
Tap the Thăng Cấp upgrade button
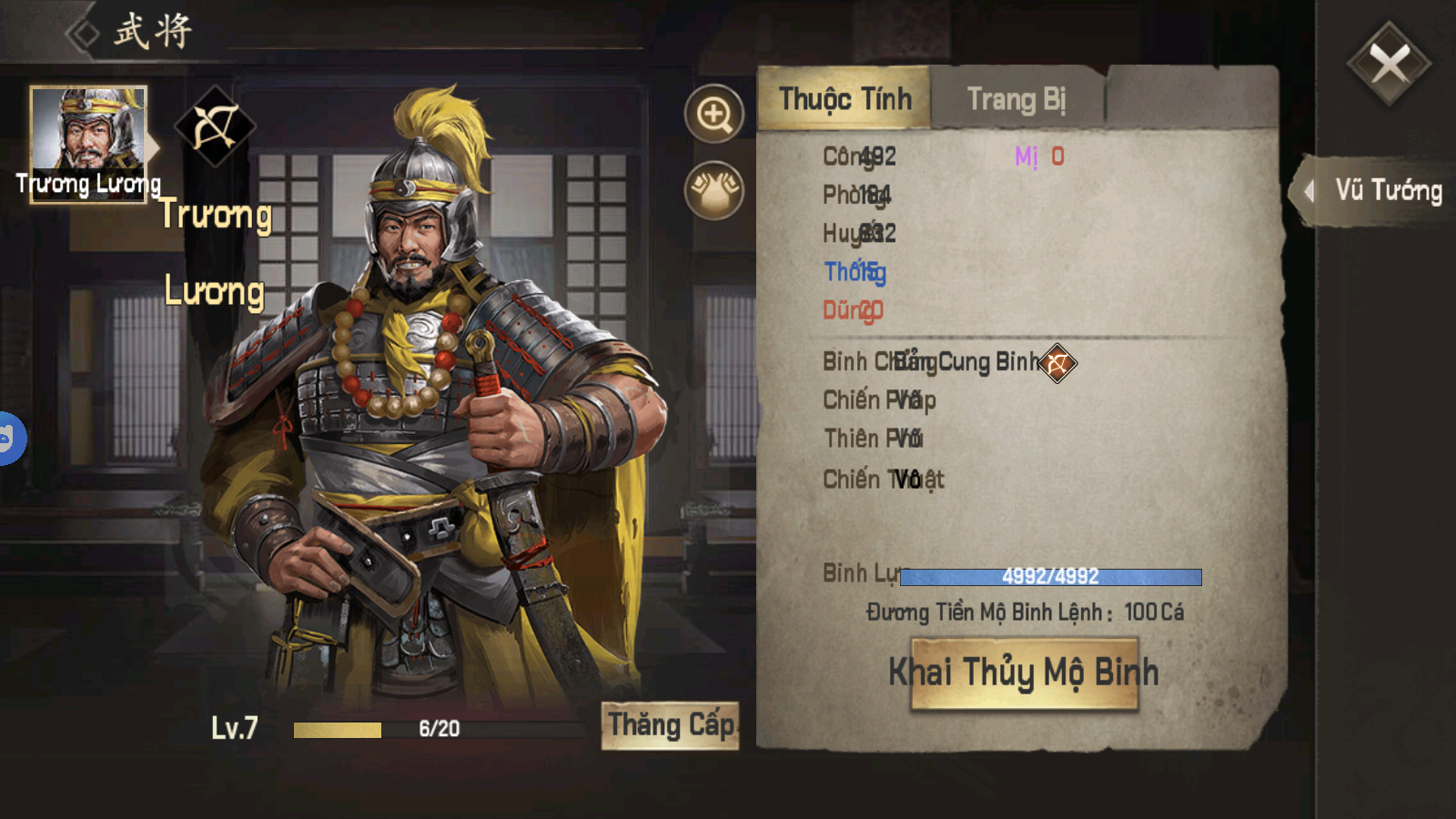tap(671, 725)
